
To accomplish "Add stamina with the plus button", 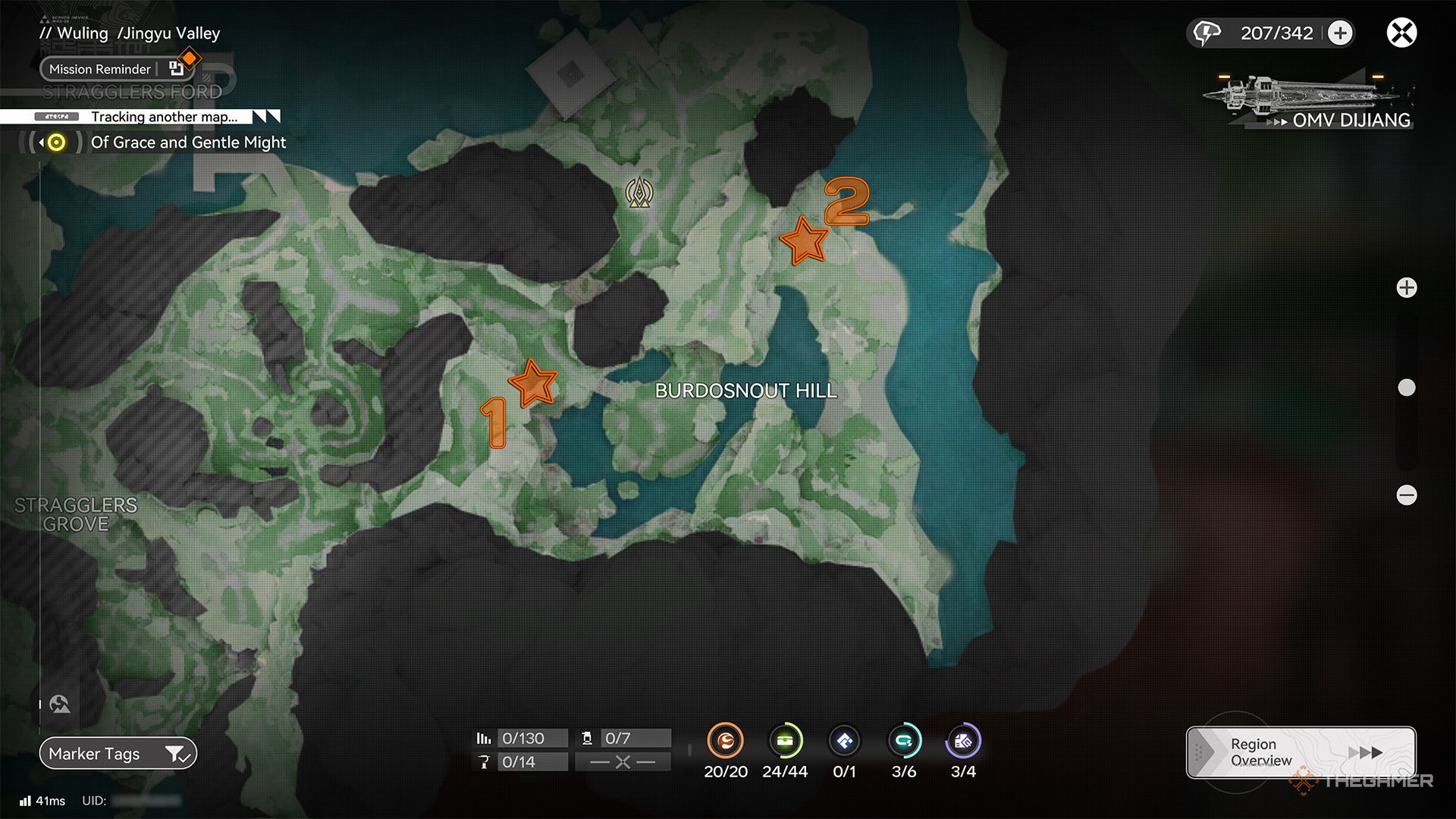I will pos(1340,33).
